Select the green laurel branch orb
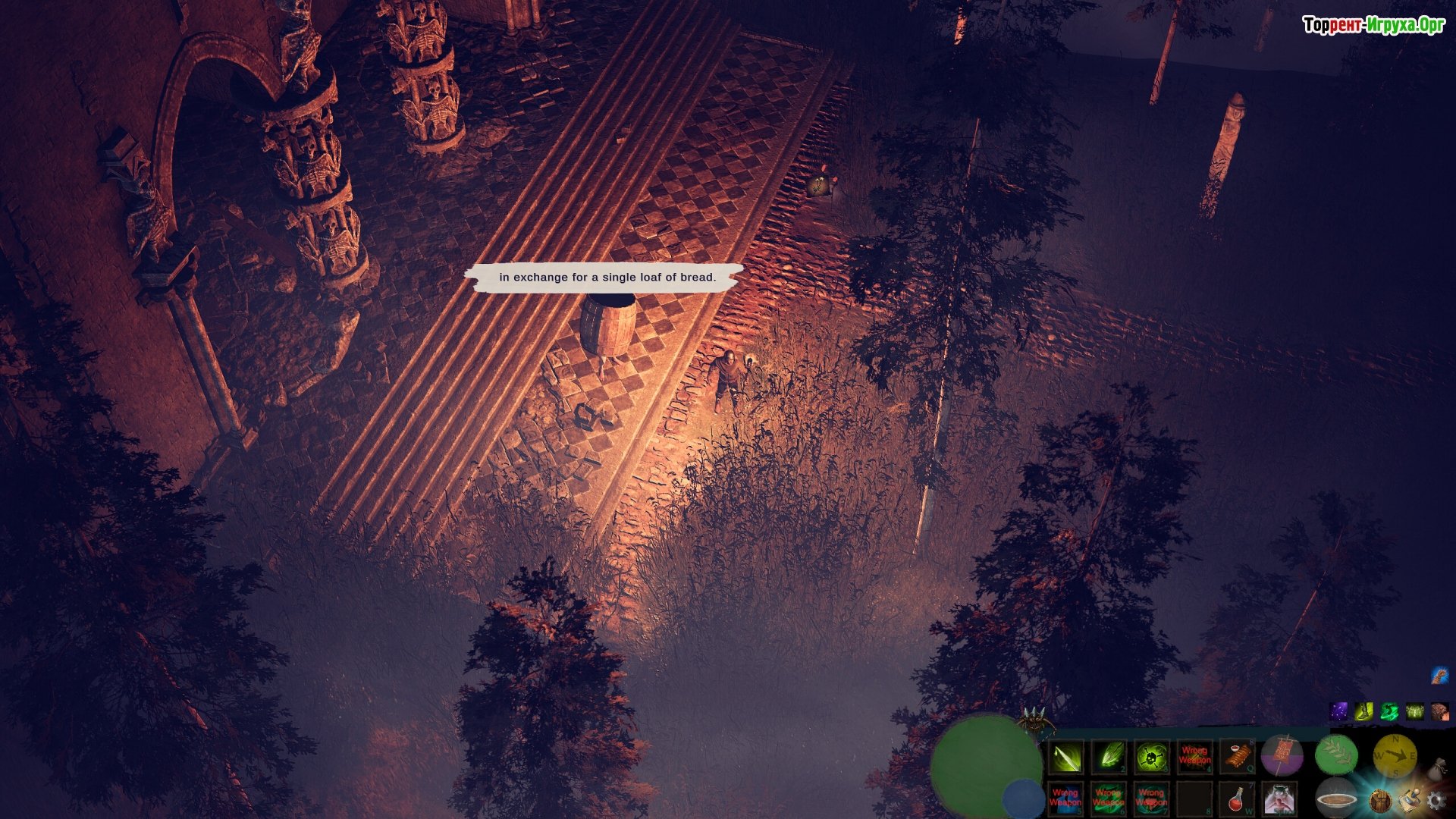 click(x=1335, y=755)
